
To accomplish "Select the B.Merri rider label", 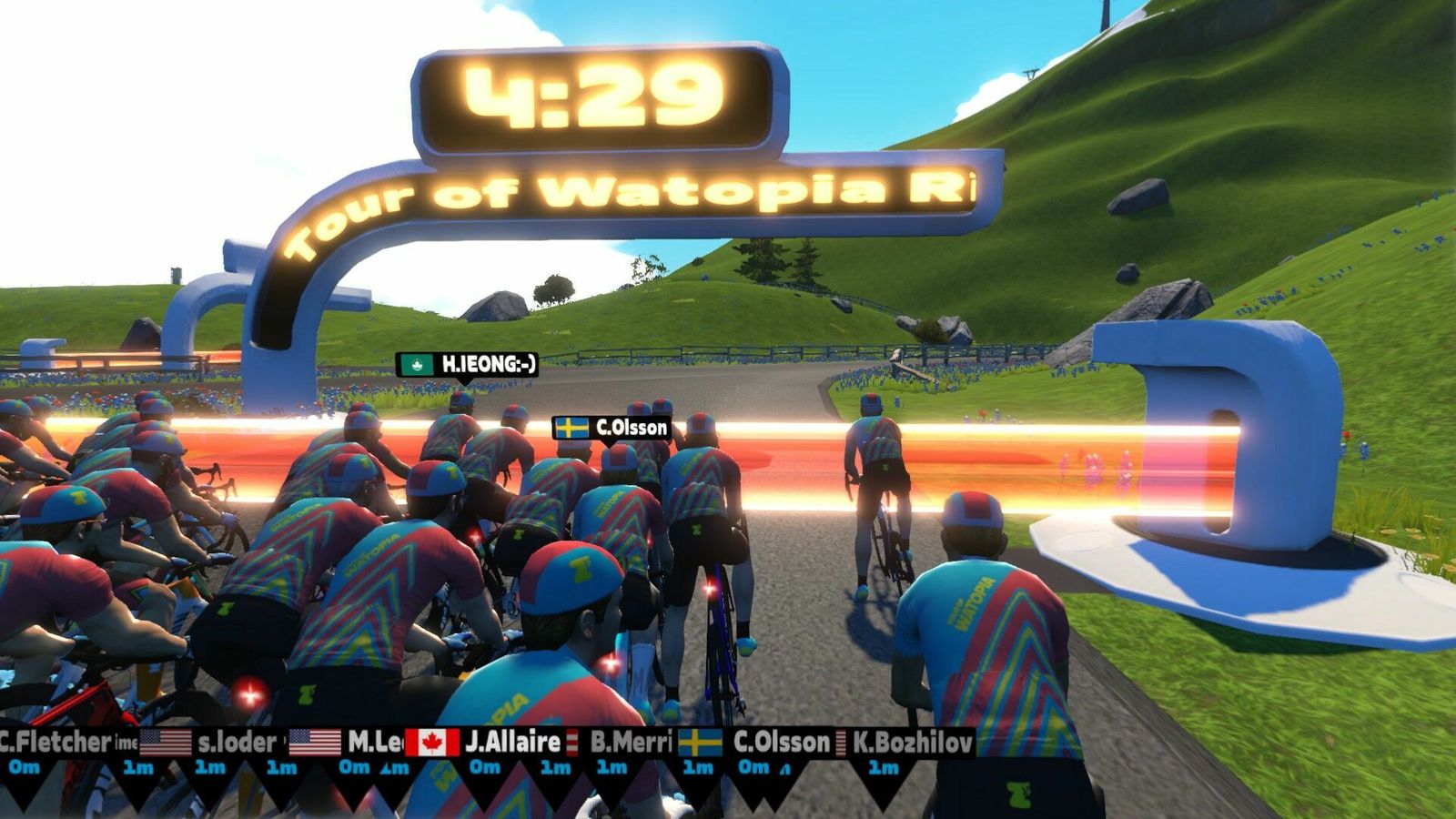I will point(630,743).
